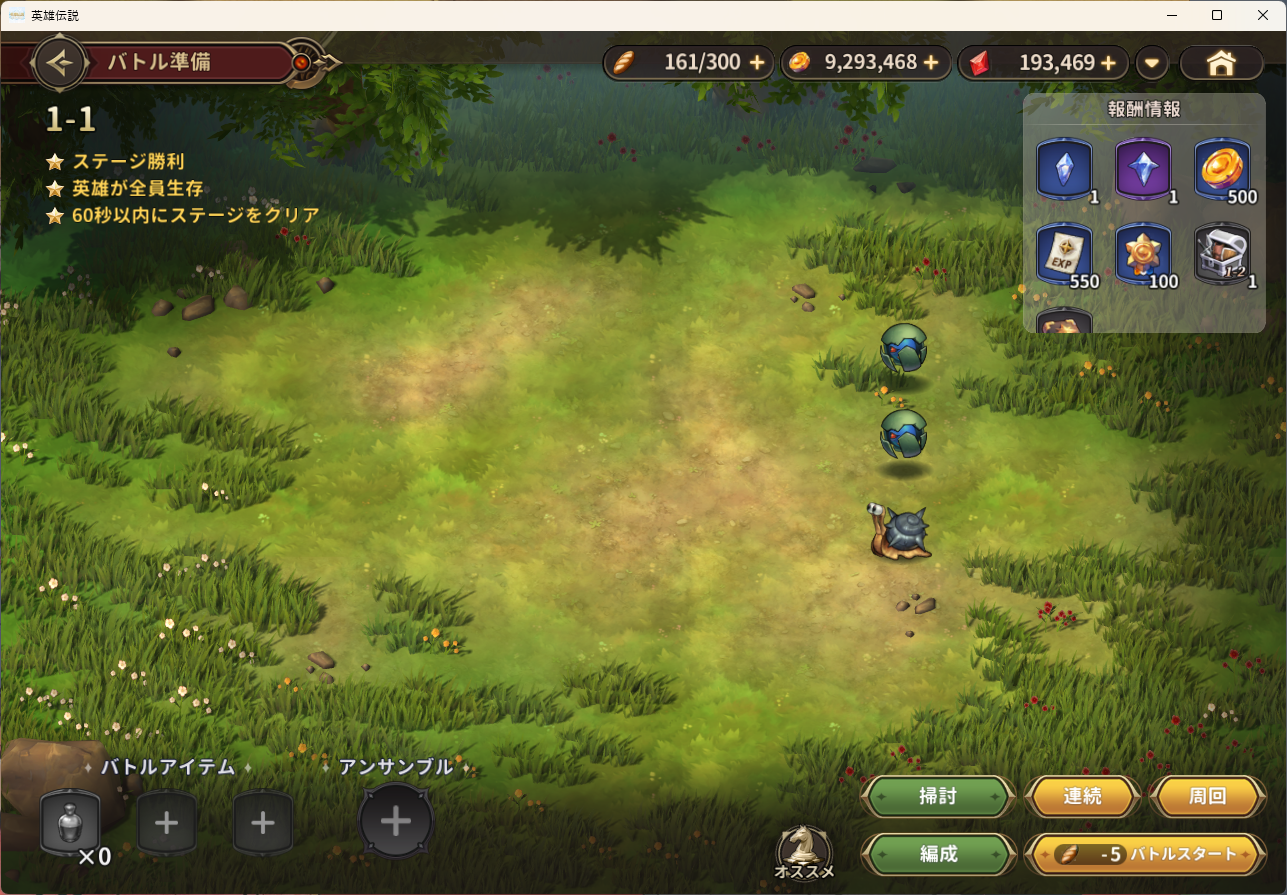Buy more red gems with plus

[x=1108, y=63]
